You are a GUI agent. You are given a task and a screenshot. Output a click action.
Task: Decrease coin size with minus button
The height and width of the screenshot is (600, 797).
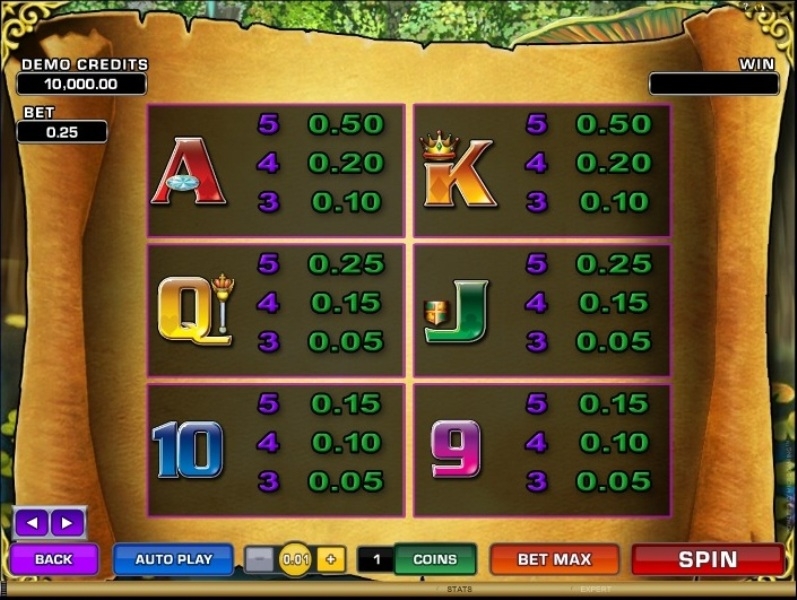(259, 560)
